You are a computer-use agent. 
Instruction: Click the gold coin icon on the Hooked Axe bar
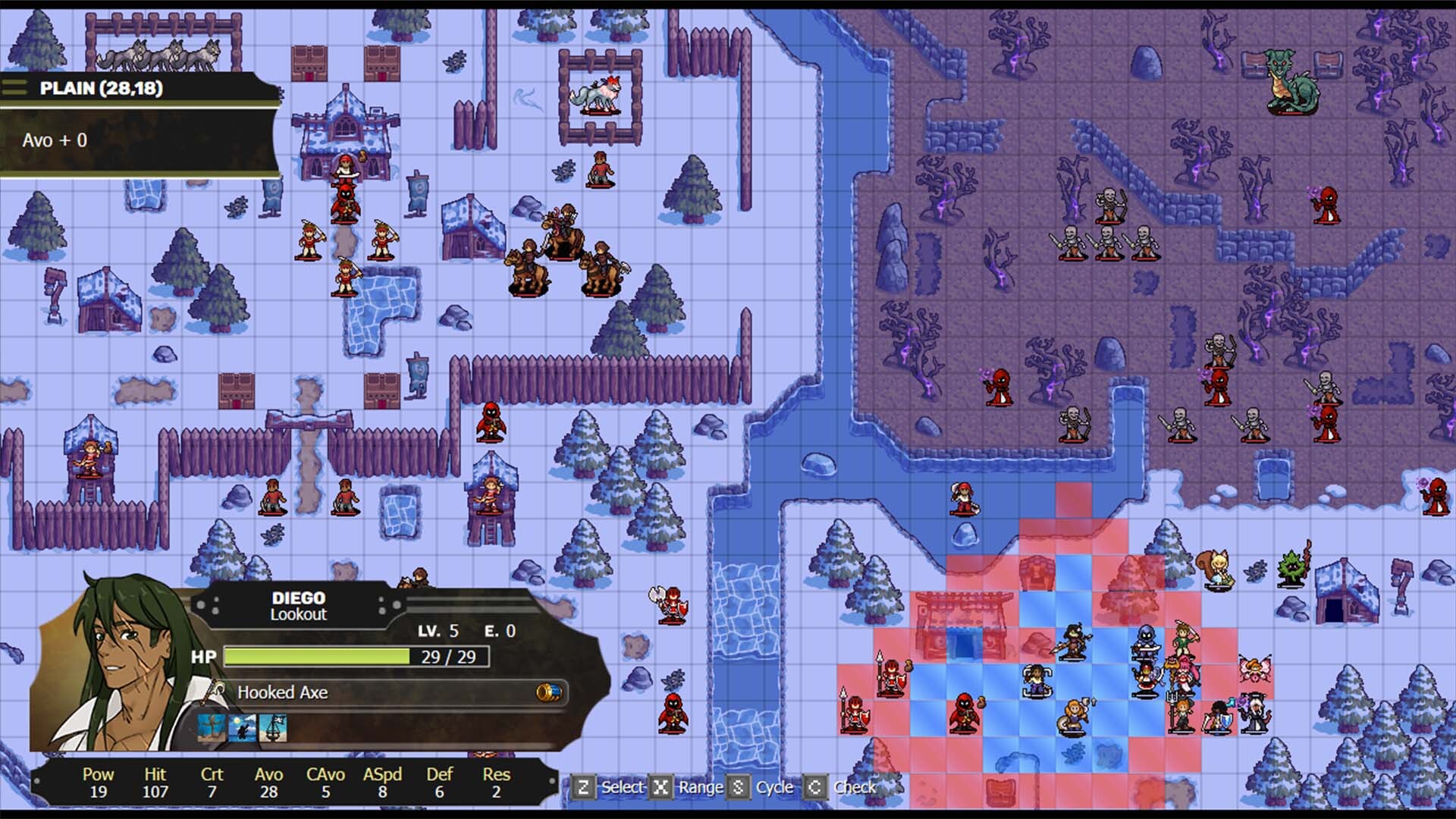tap(550, 692)
